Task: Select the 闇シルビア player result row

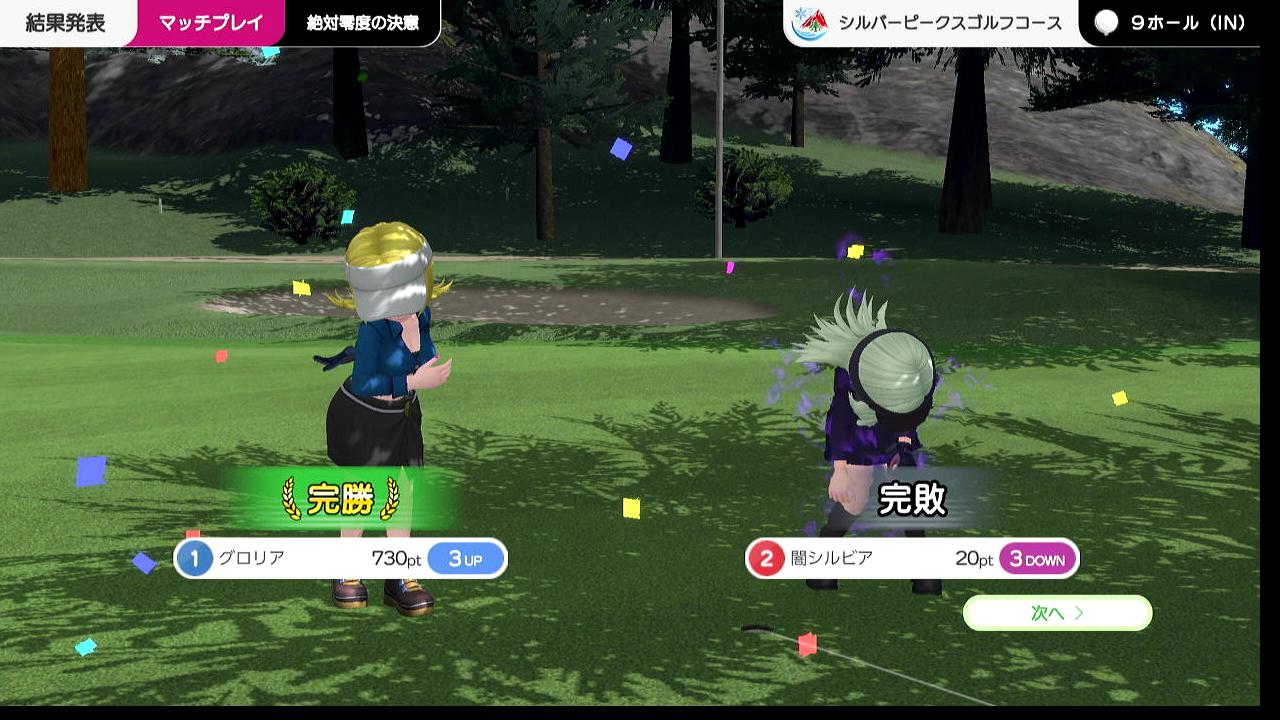Action: tap(911, 558)
